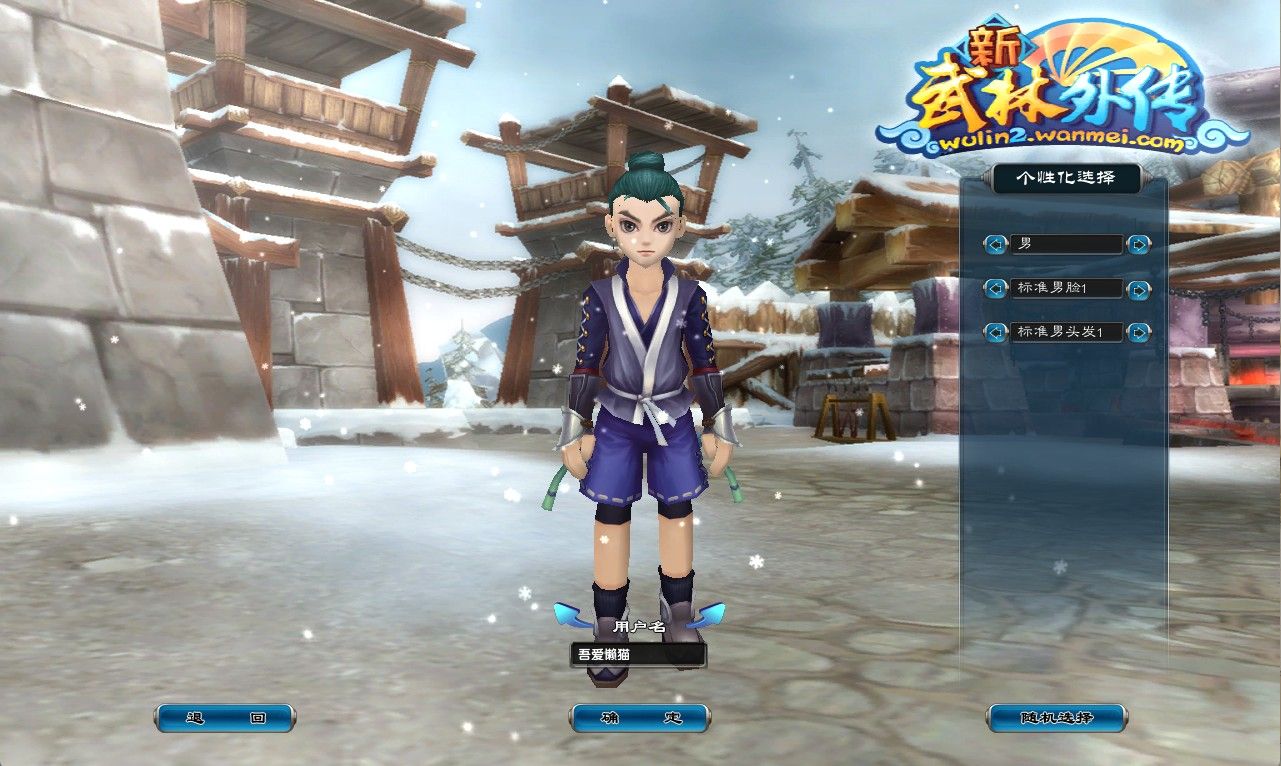The width and height of the screenshot is (1281, 766).
Task: Choose 随机选择 random selection button
Action: 1057,718
